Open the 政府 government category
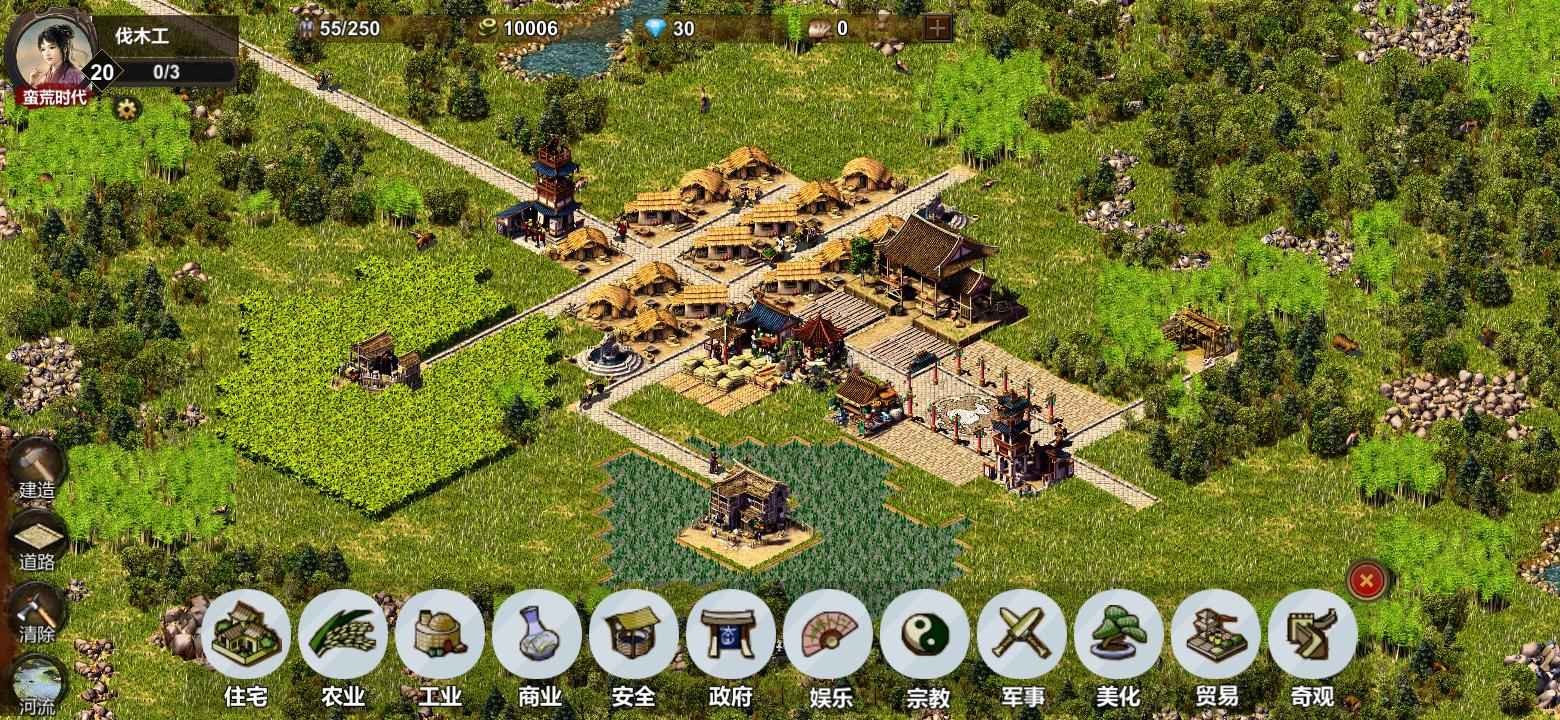Image resolution: width=1560 pixels, height=720 pixels. (731, 635)
